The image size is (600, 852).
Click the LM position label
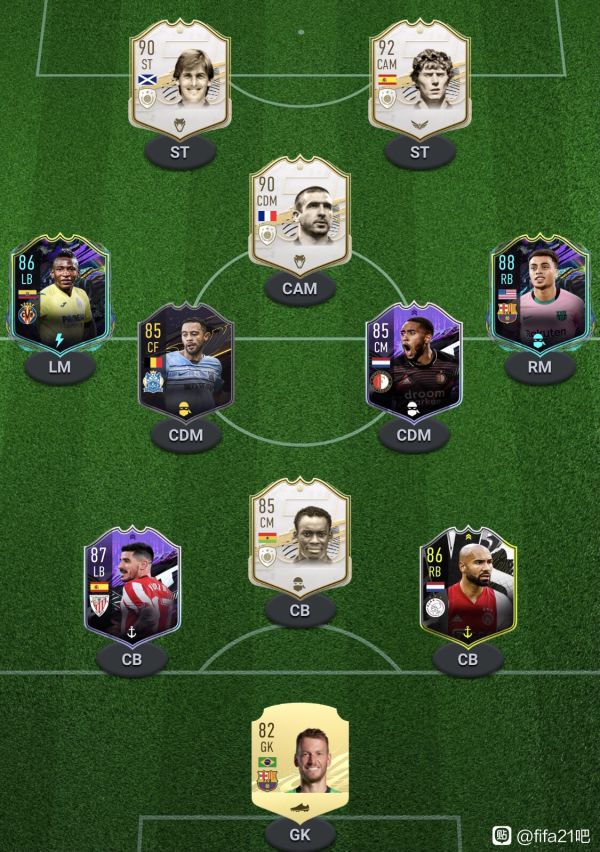click(x=61, y=367)
